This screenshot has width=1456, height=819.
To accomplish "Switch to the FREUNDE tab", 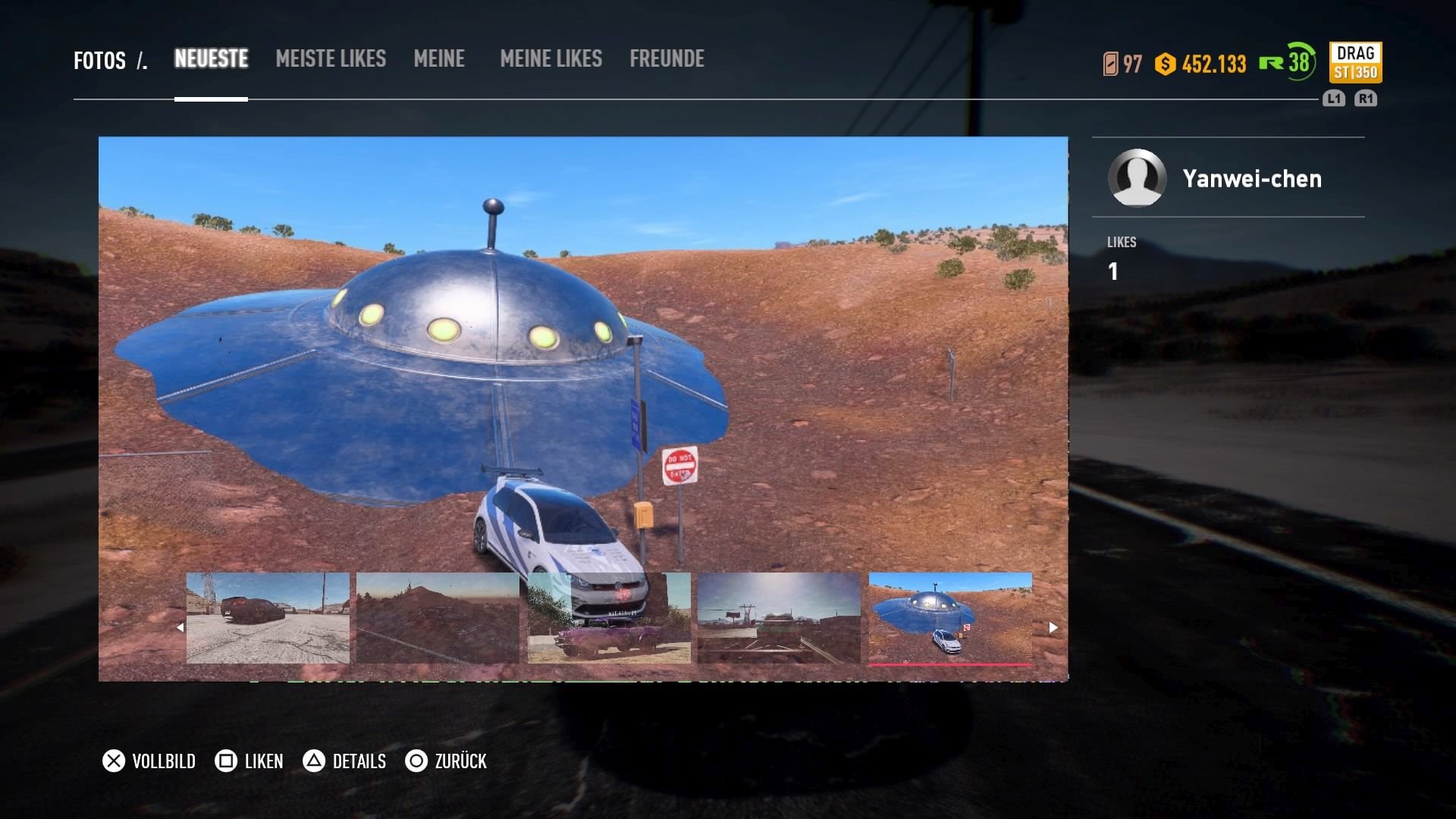I will click(667, 59).
